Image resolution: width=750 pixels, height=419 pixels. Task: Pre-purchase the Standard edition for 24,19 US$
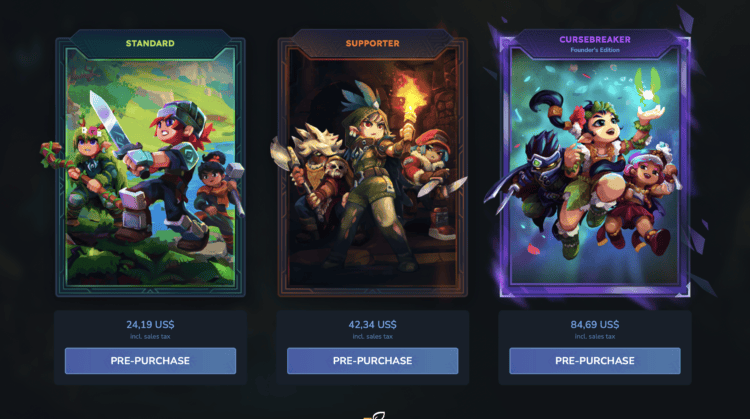coord(150,361)
